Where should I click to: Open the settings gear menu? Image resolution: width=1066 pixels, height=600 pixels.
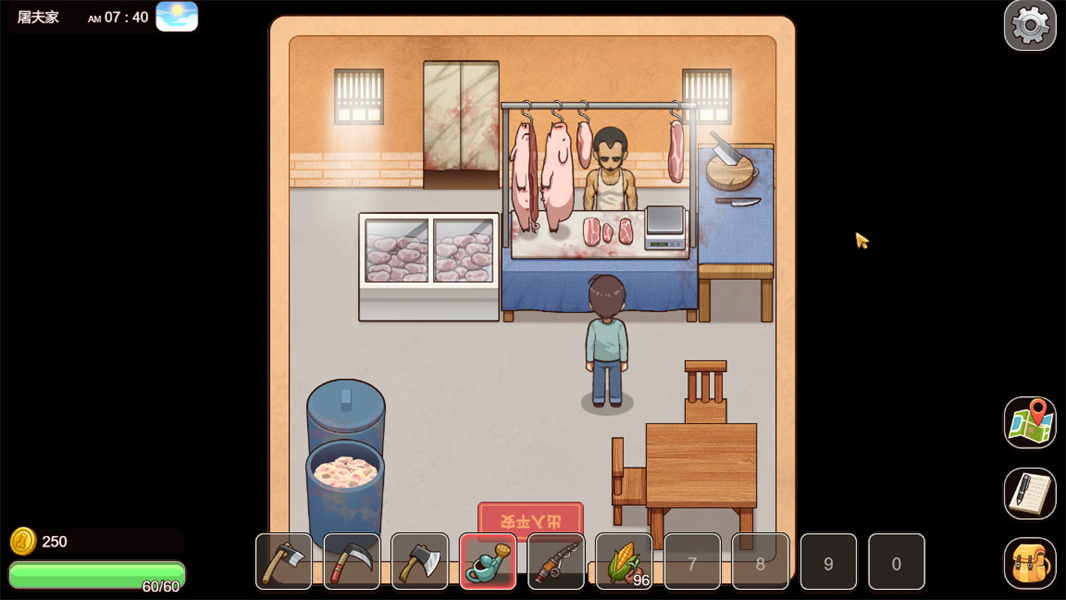[x=1029, y=25]
